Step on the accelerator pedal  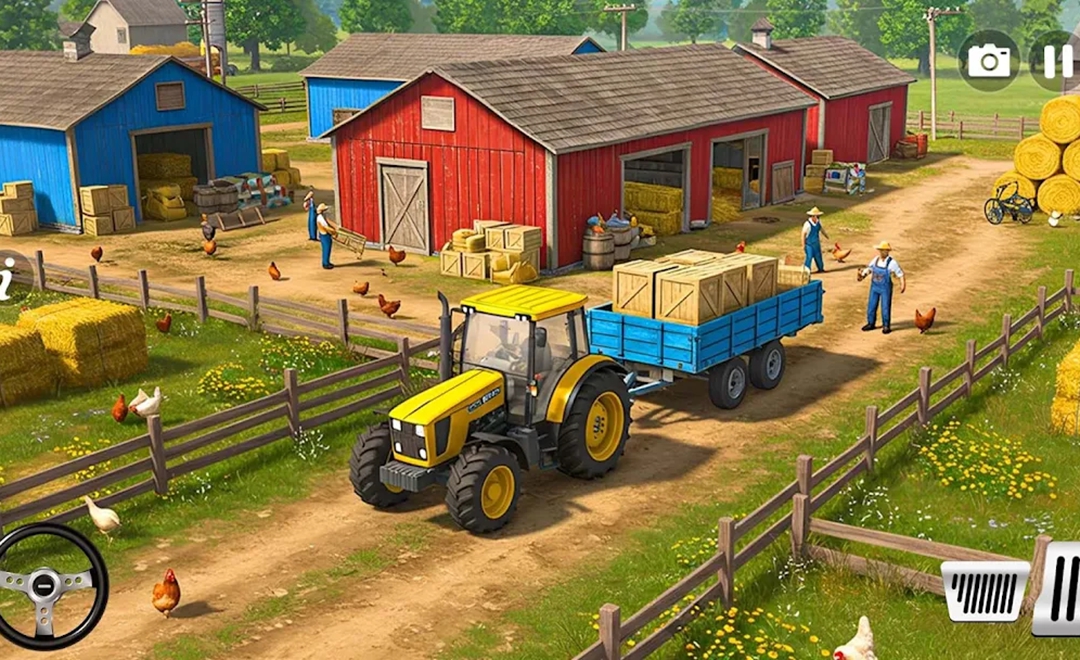coord(1058,588)
